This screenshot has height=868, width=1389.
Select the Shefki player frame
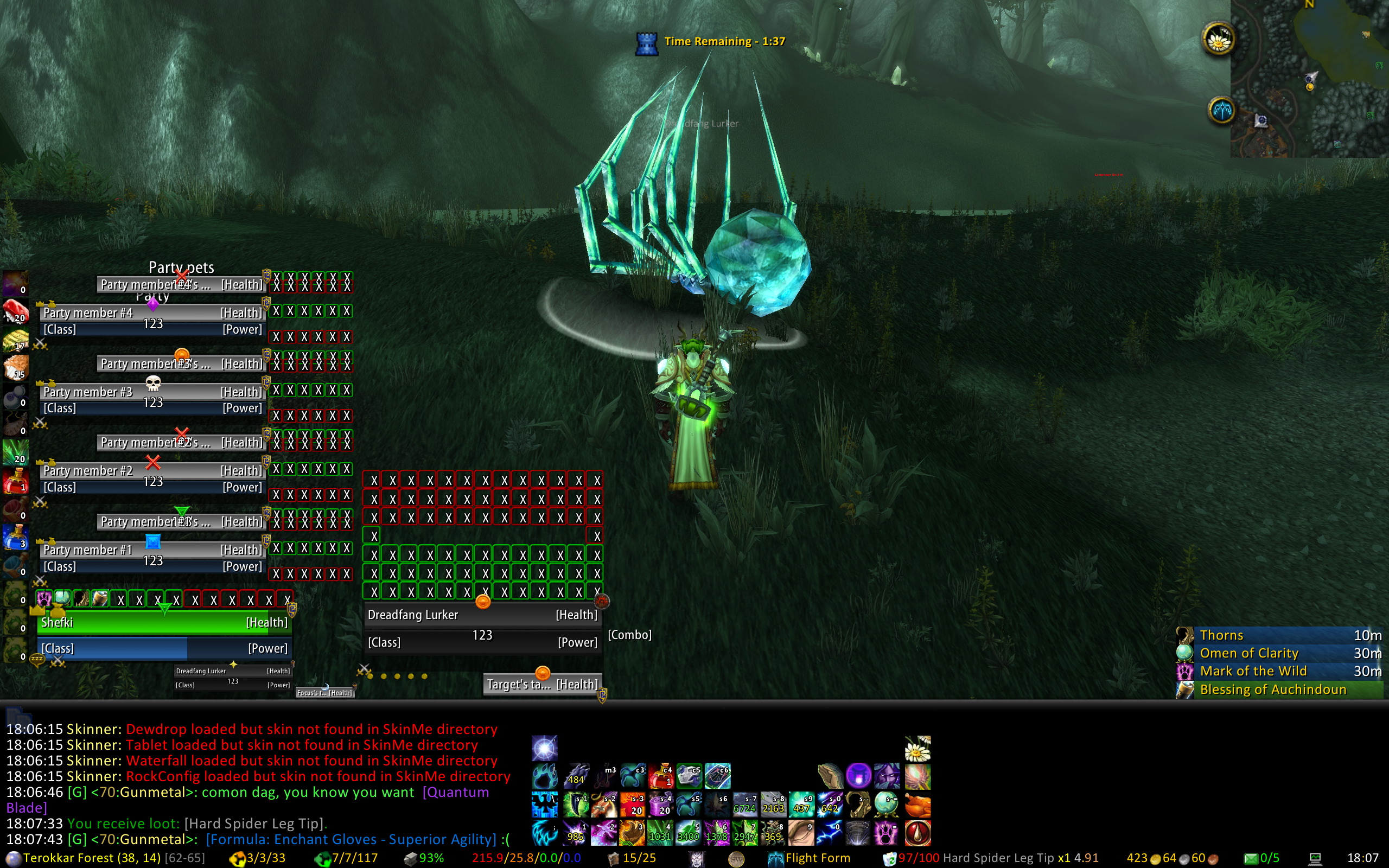[164, 623]
